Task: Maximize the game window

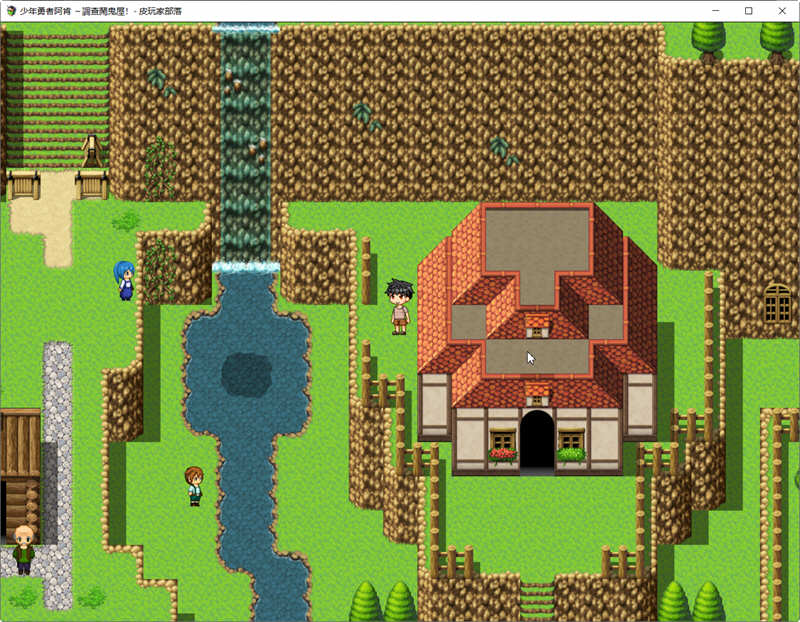Action: (x=748, y=10)
